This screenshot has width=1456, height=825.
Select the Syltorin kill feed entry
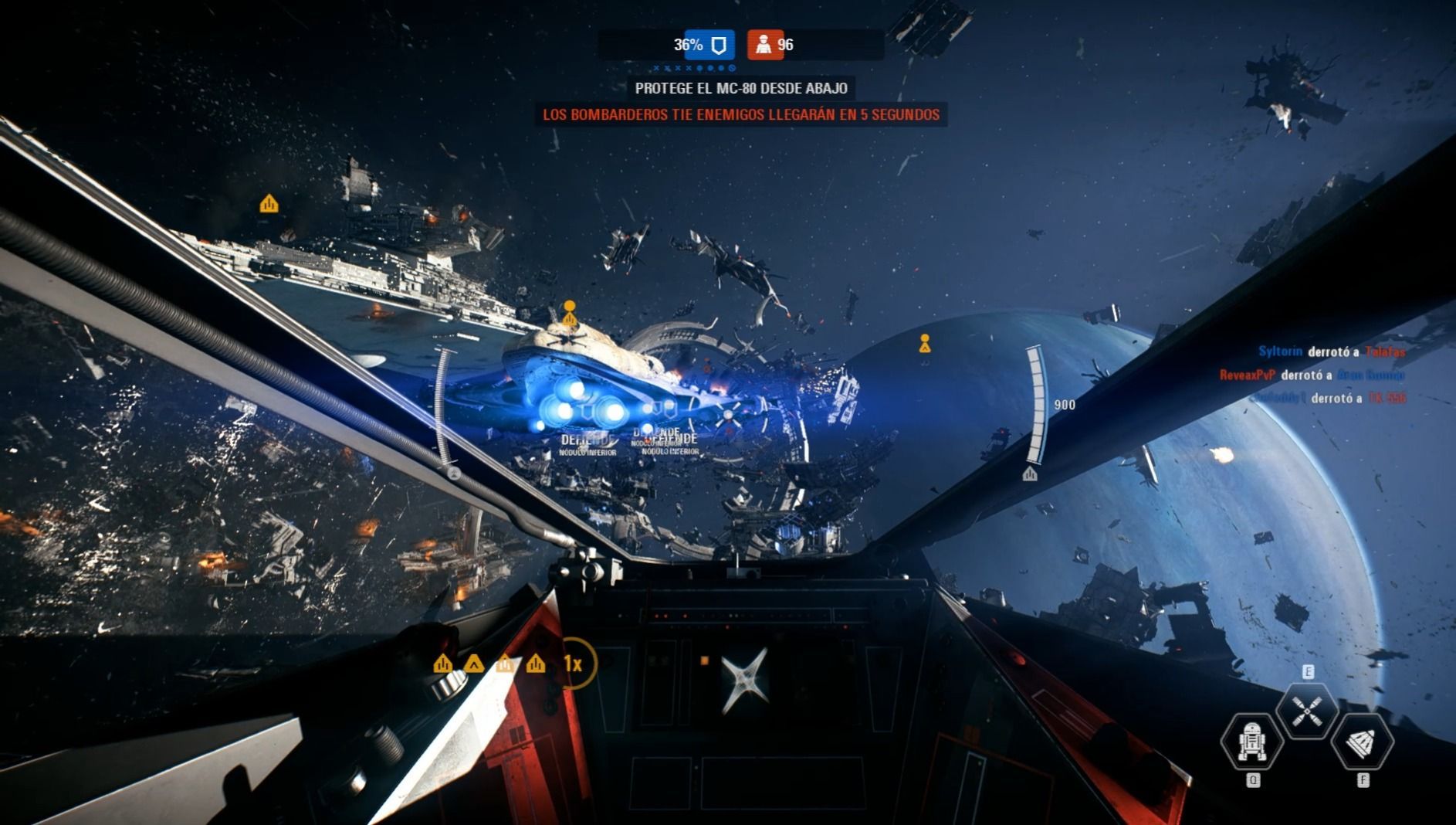[1331, 351]
